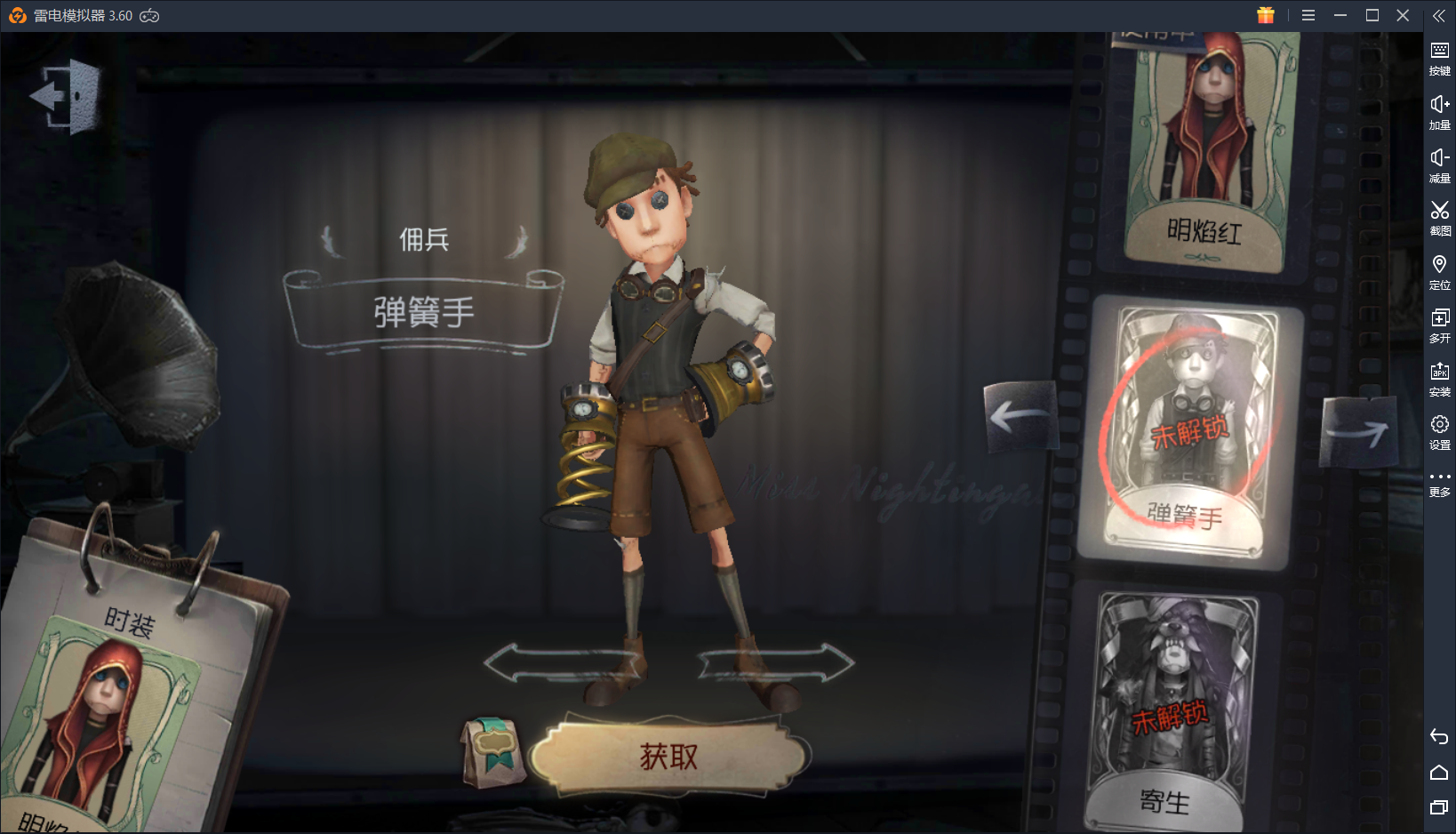The image size is (1456, 834).
Task: Click the 获取 button to obtain the character
Action: 667,756
